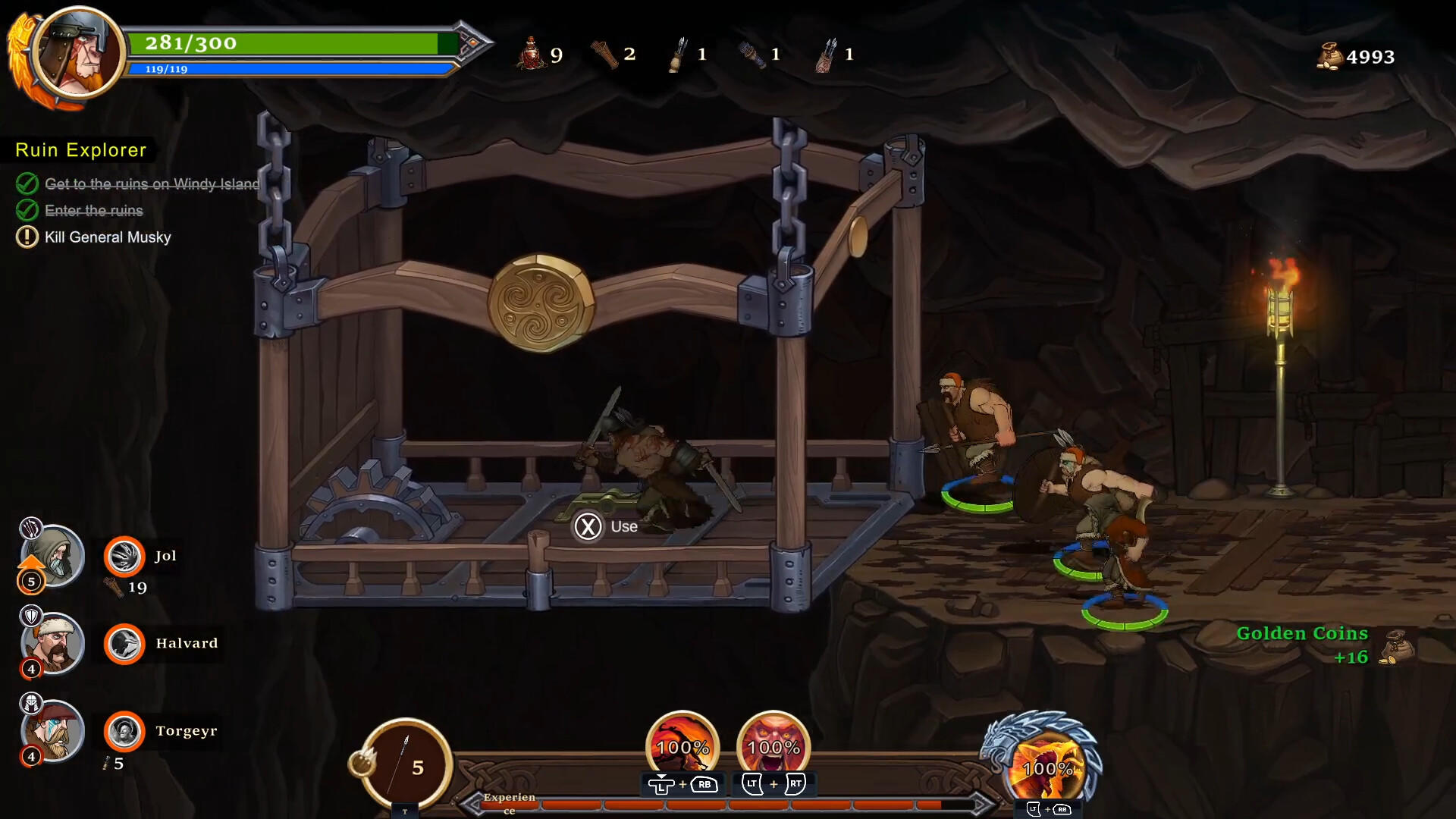Click the Golden Coins +16 notification
Screen dimensions: 1456x819
[1301, 644]
